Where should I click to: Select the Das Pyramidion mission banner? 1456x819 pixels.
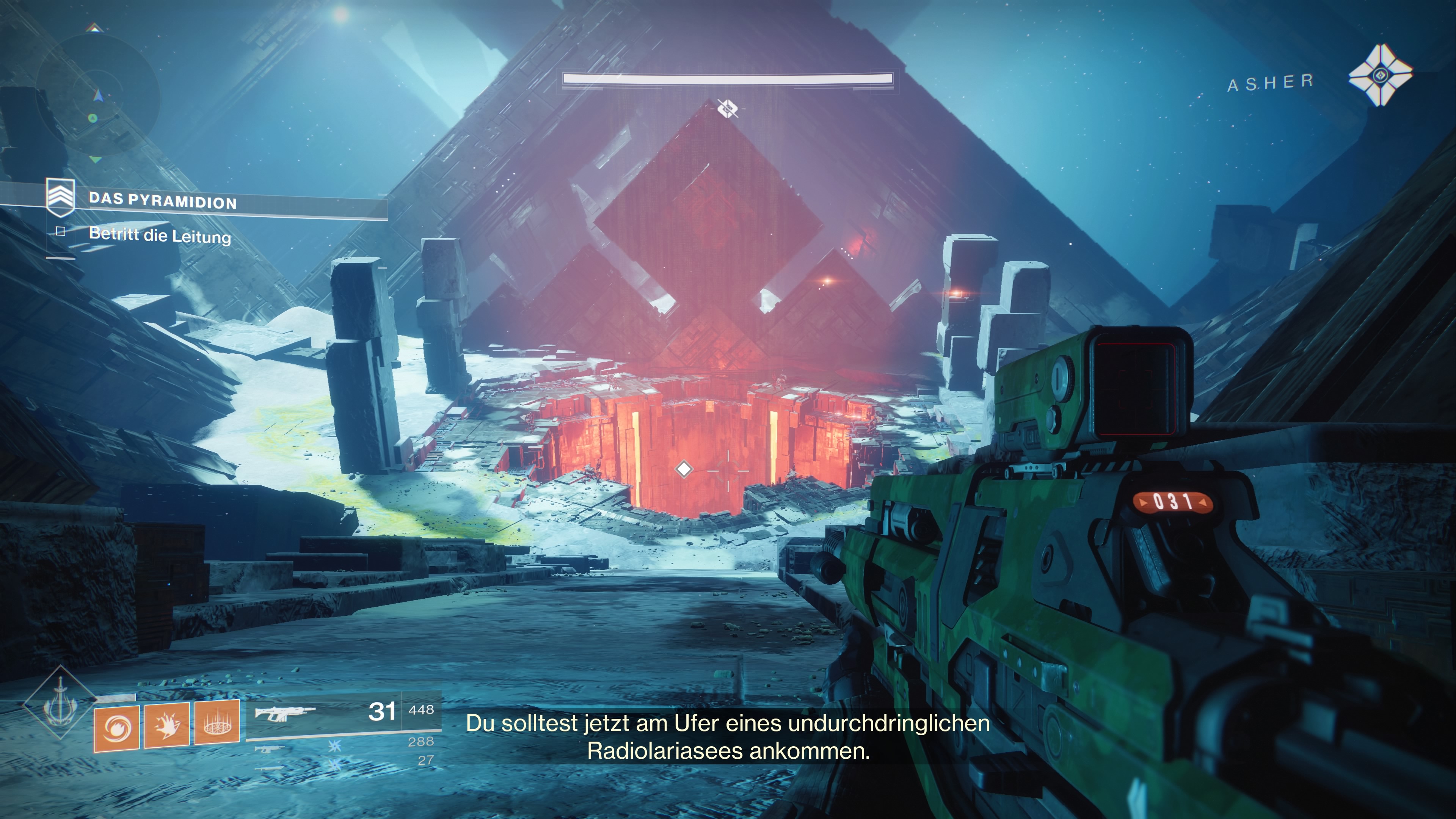click(163, 201)
